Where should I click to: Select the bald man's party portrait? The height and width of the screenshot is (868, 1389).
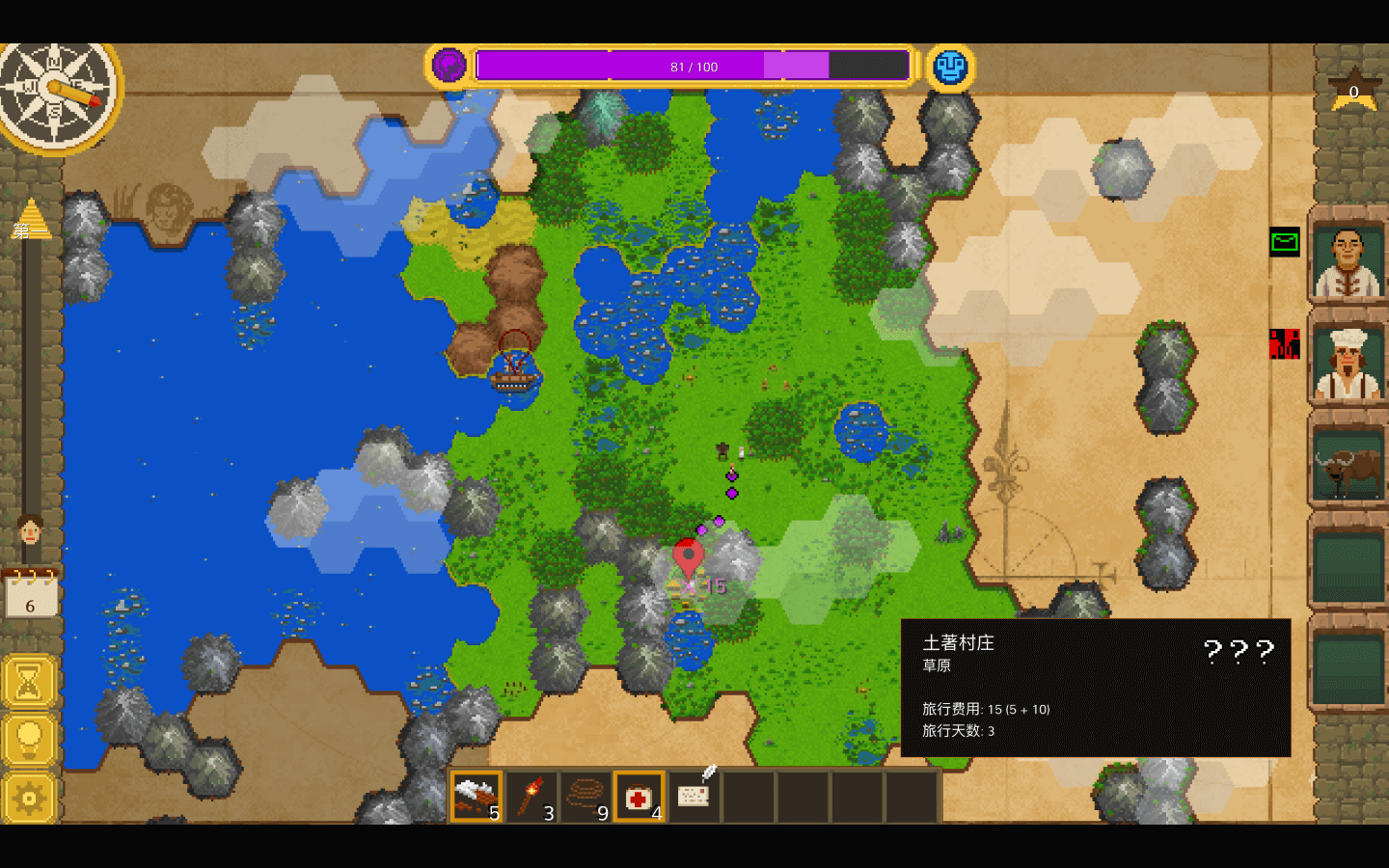click(x=1348, y=260)
